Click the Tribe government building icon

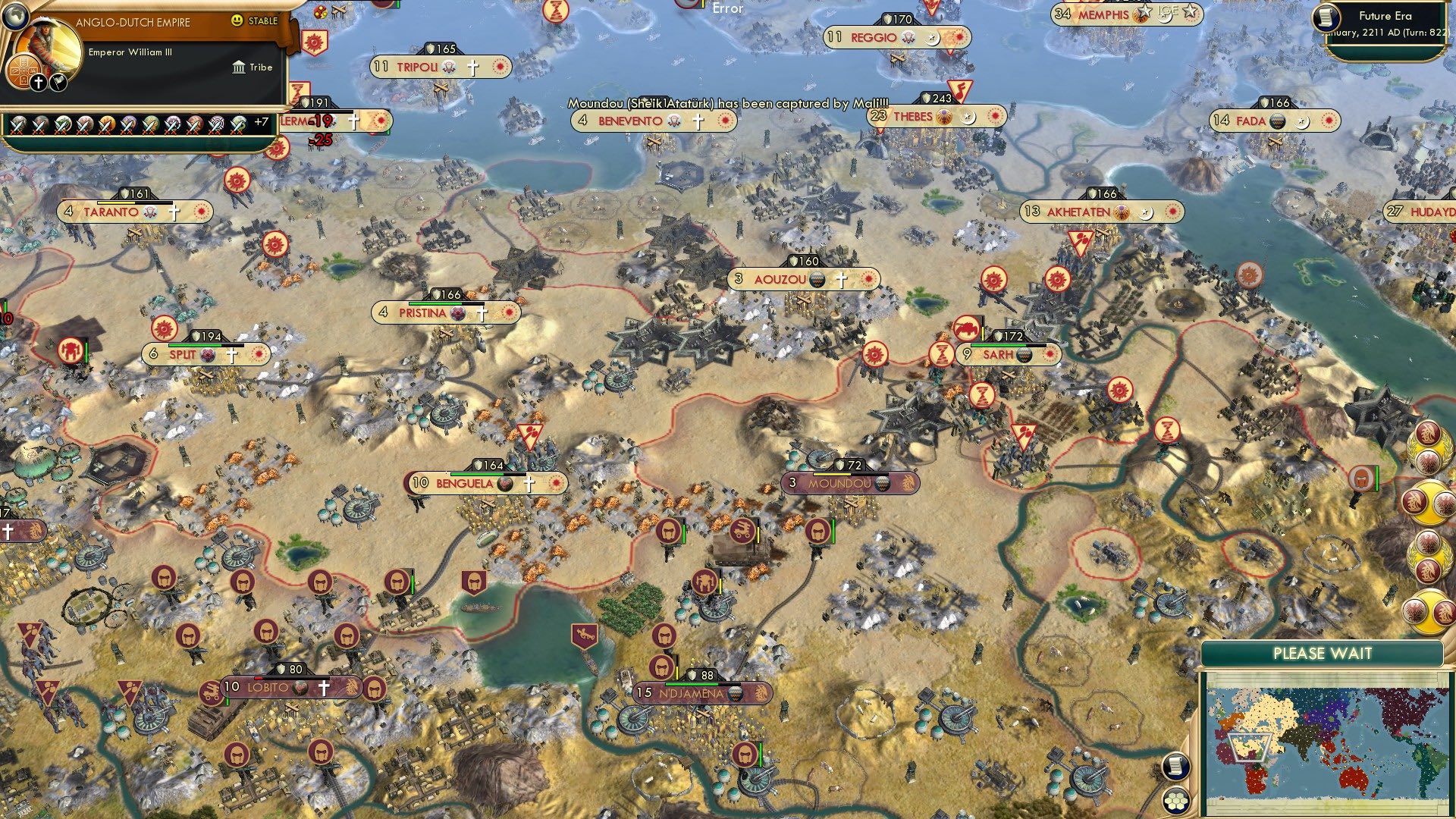(239, 67)
